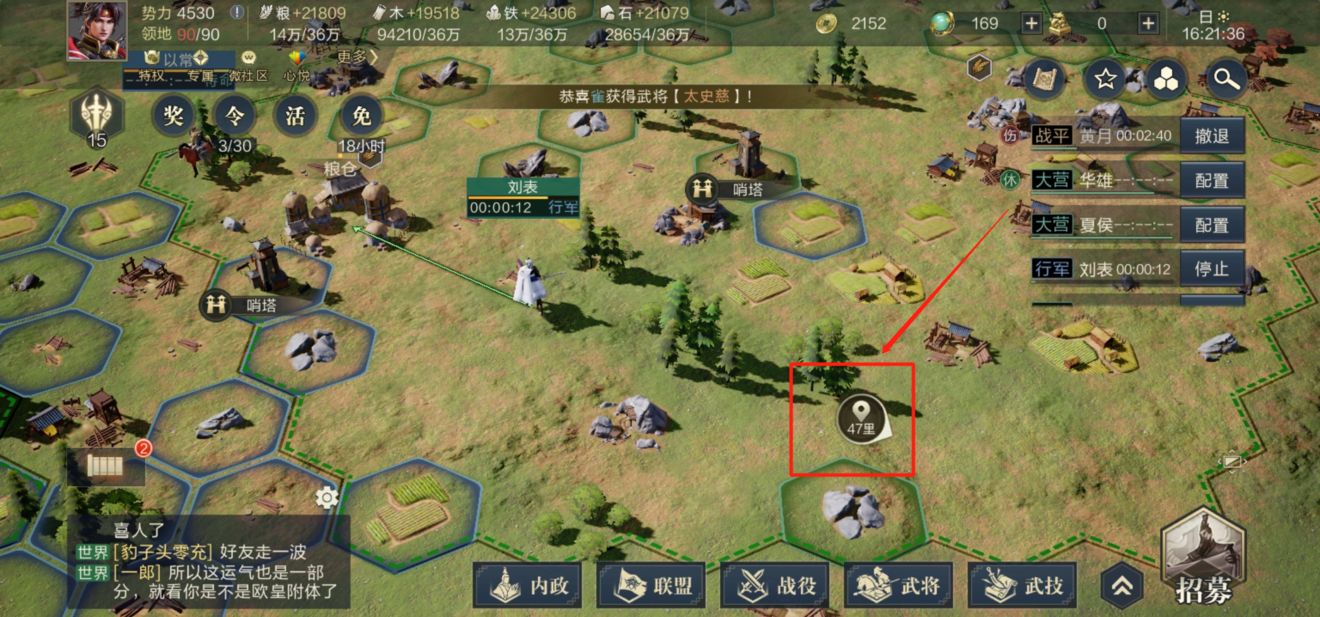Configure the 夏侯 army with 配置
This screenshot has height=617, width=1320.
tap(1212, 225)
